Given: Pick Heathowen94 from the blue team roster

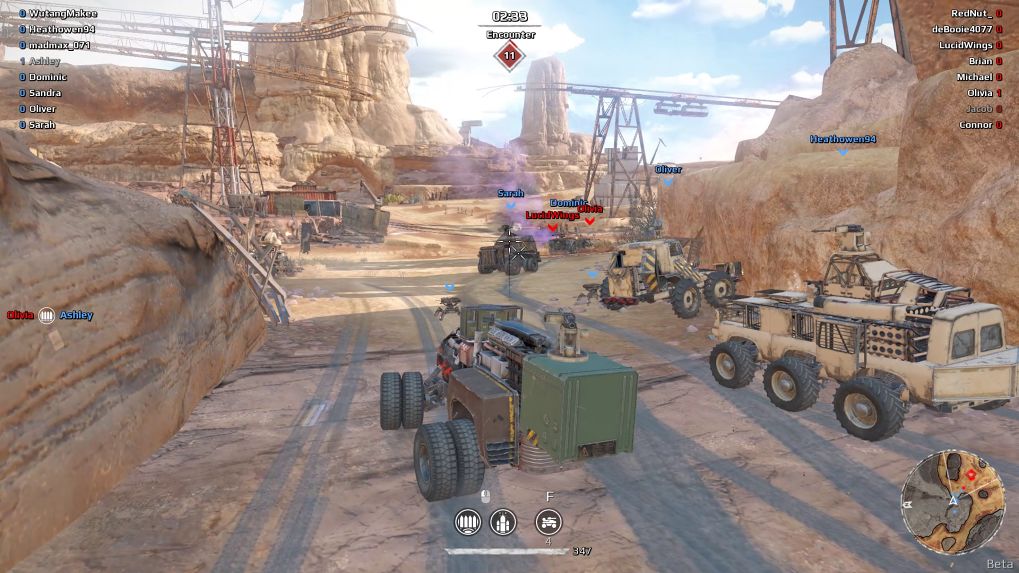Looking at the screenshot, I should coord(61,29).
